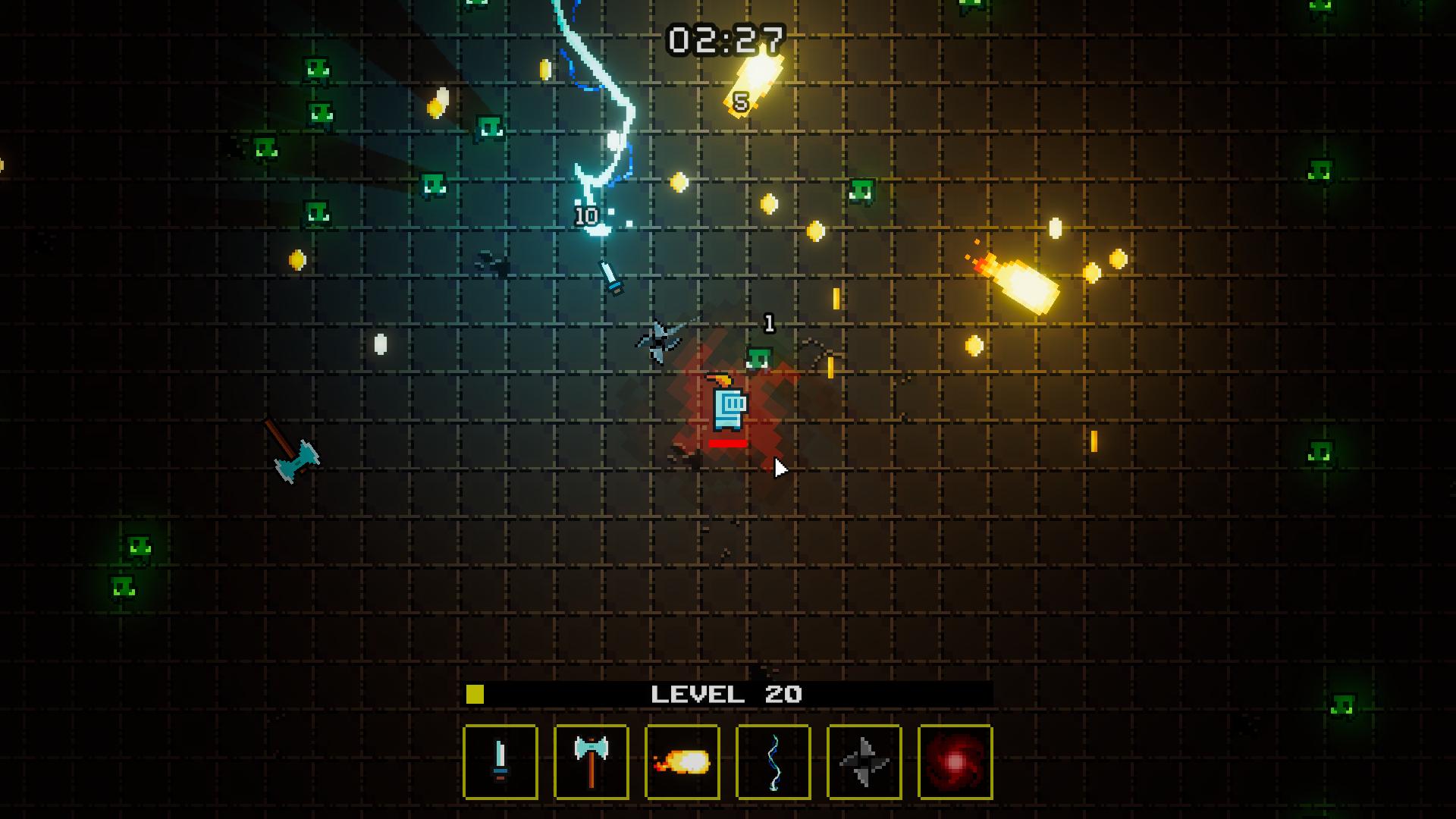
Task: Click the LEVEL 20 progress bar
Action: 728,692
